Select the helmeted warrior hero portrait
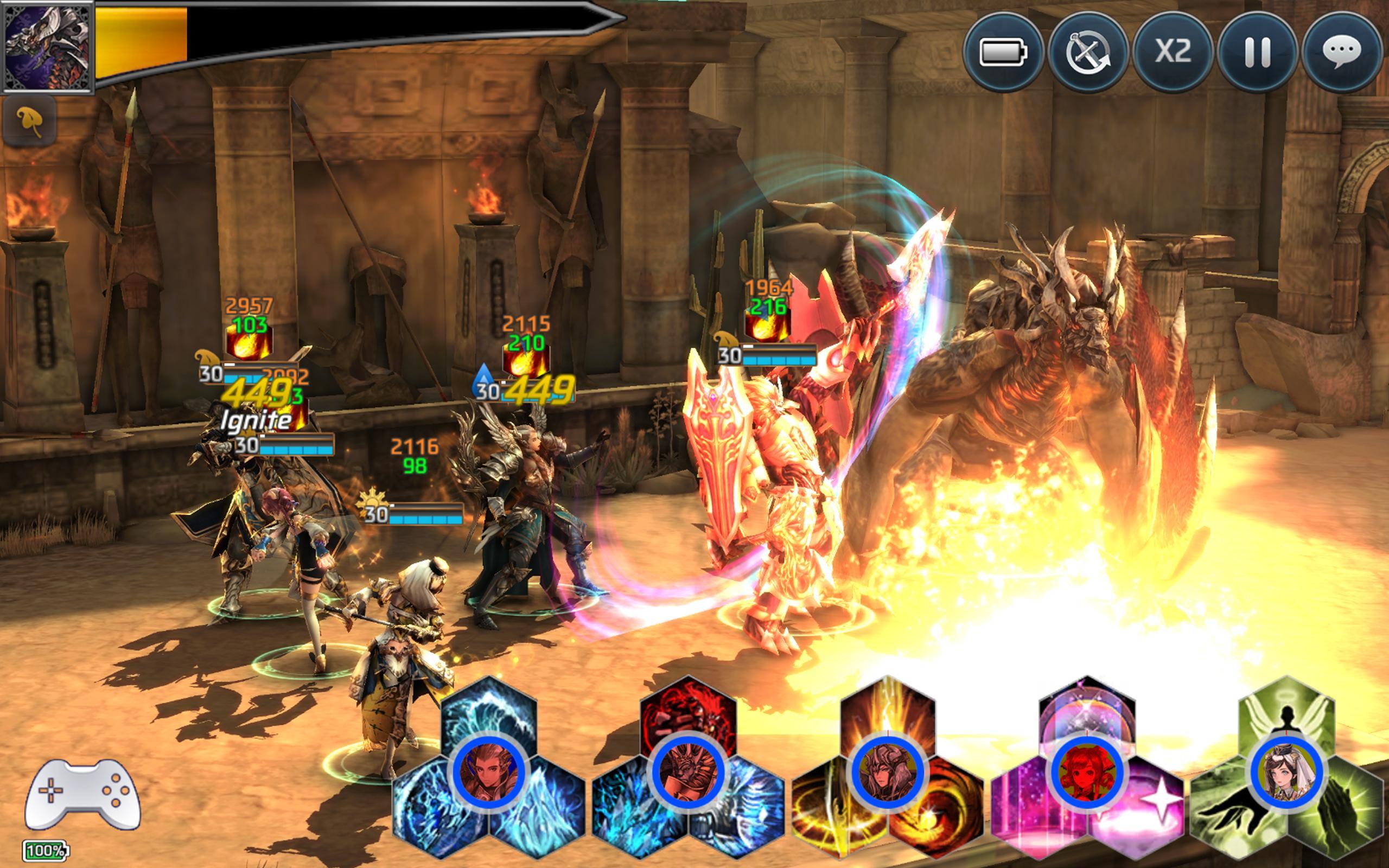 coord(887,772)
